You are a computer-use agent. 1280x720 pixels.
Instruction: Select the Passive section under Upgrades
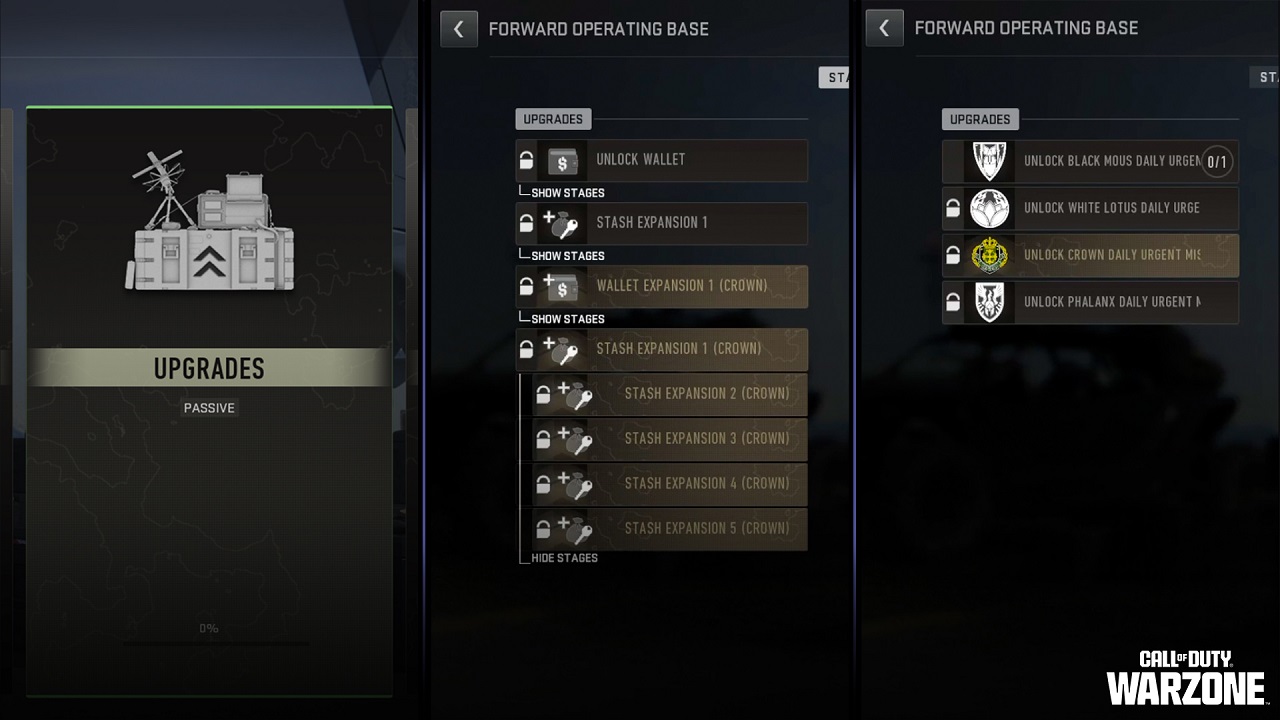click(209, 407)
